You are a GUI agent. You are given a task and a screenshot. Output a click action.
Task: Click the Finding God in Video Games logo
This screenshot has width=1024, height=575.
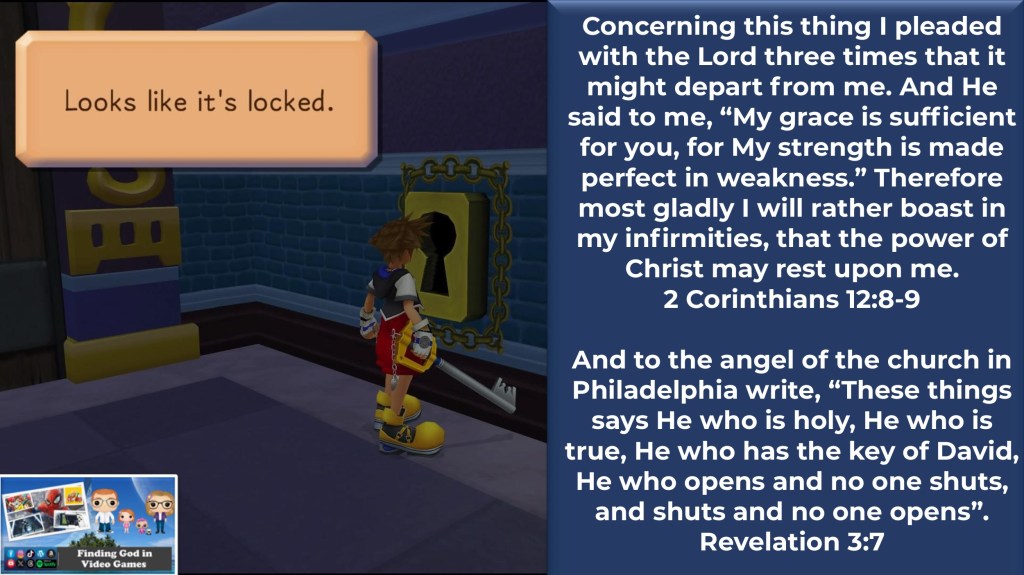89,524
